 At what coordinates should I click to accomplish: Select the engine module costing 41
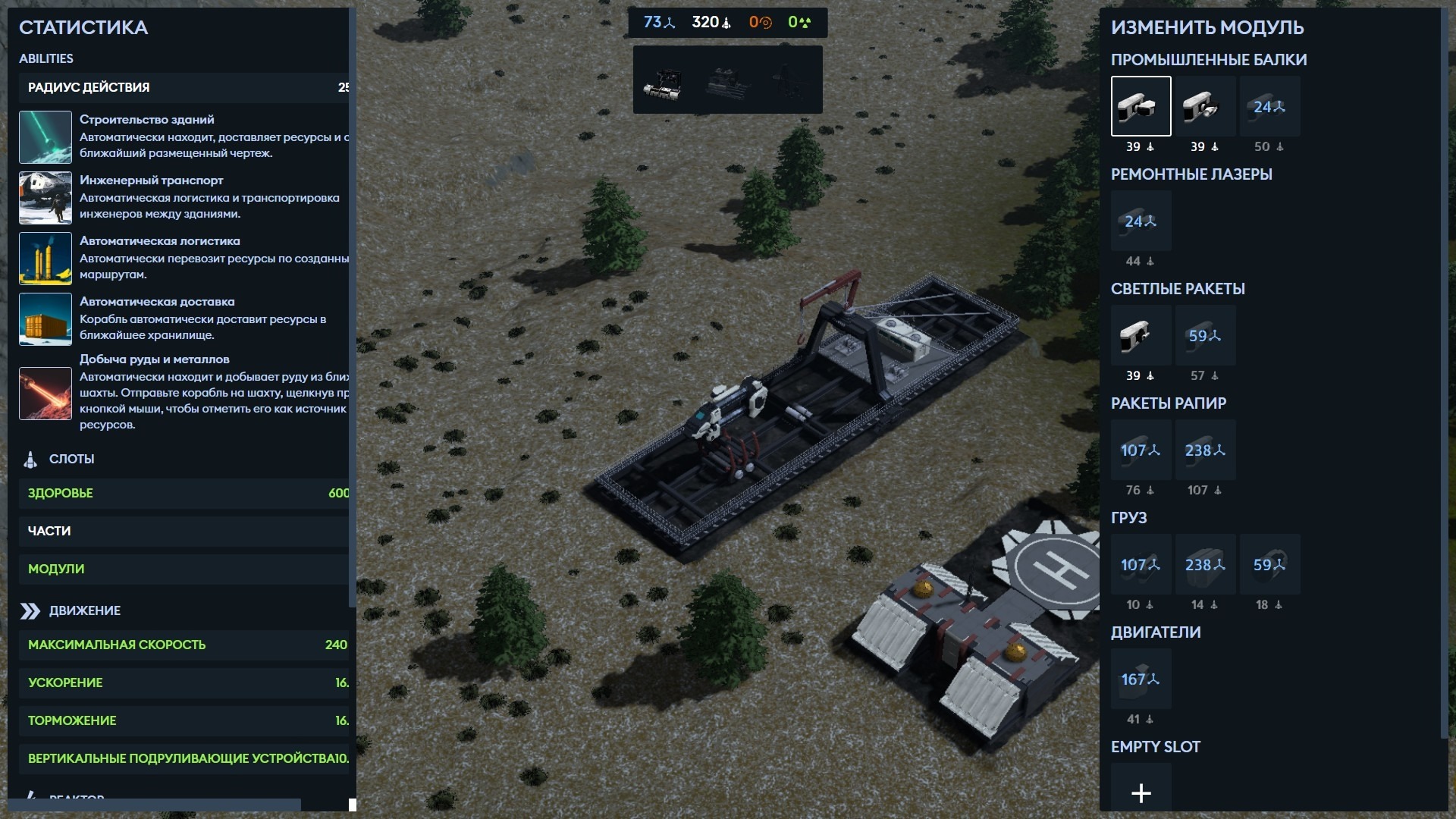pos(1141,679)
